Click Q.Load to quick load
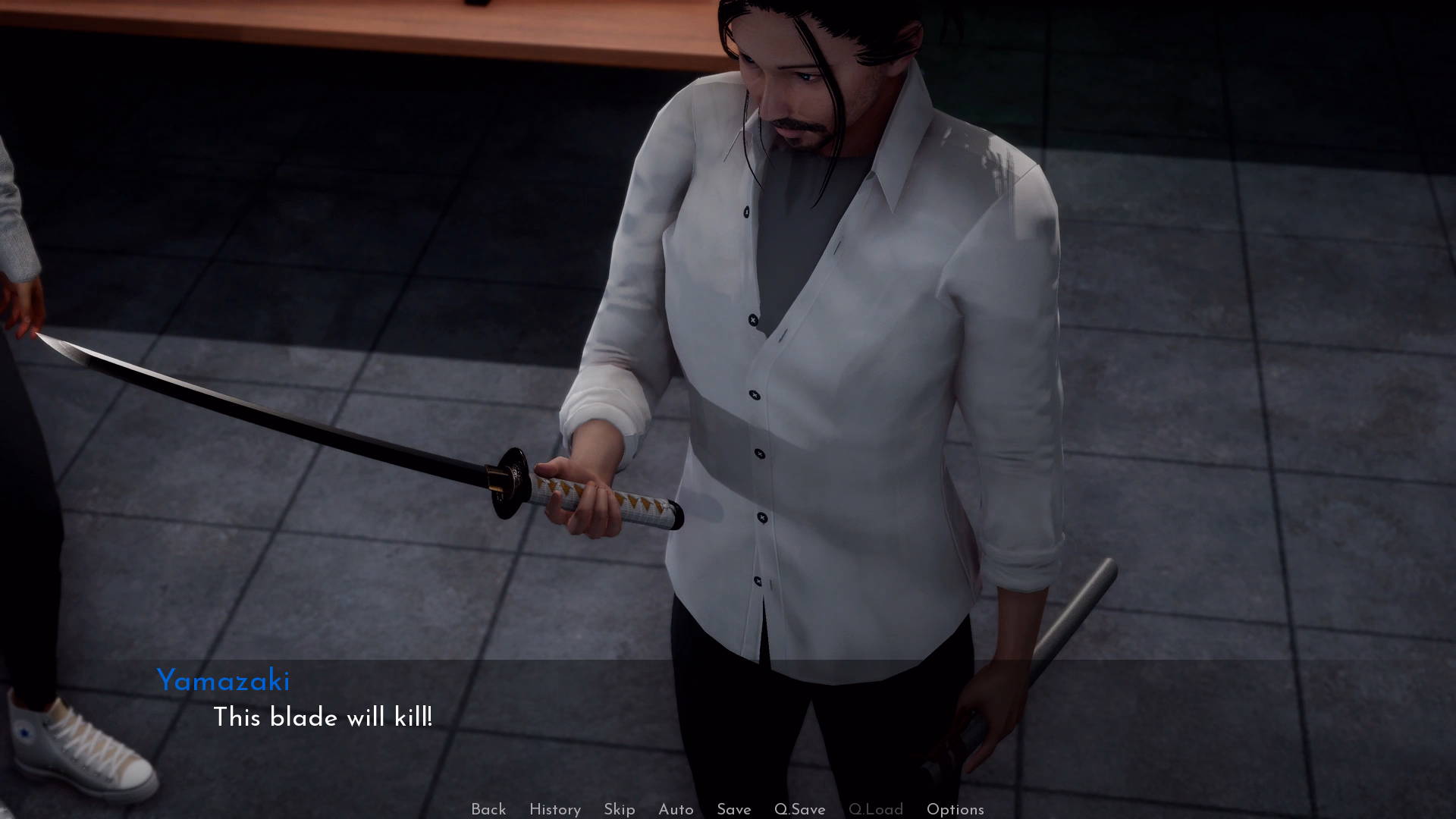1456x819 pixels. [875, 809]
